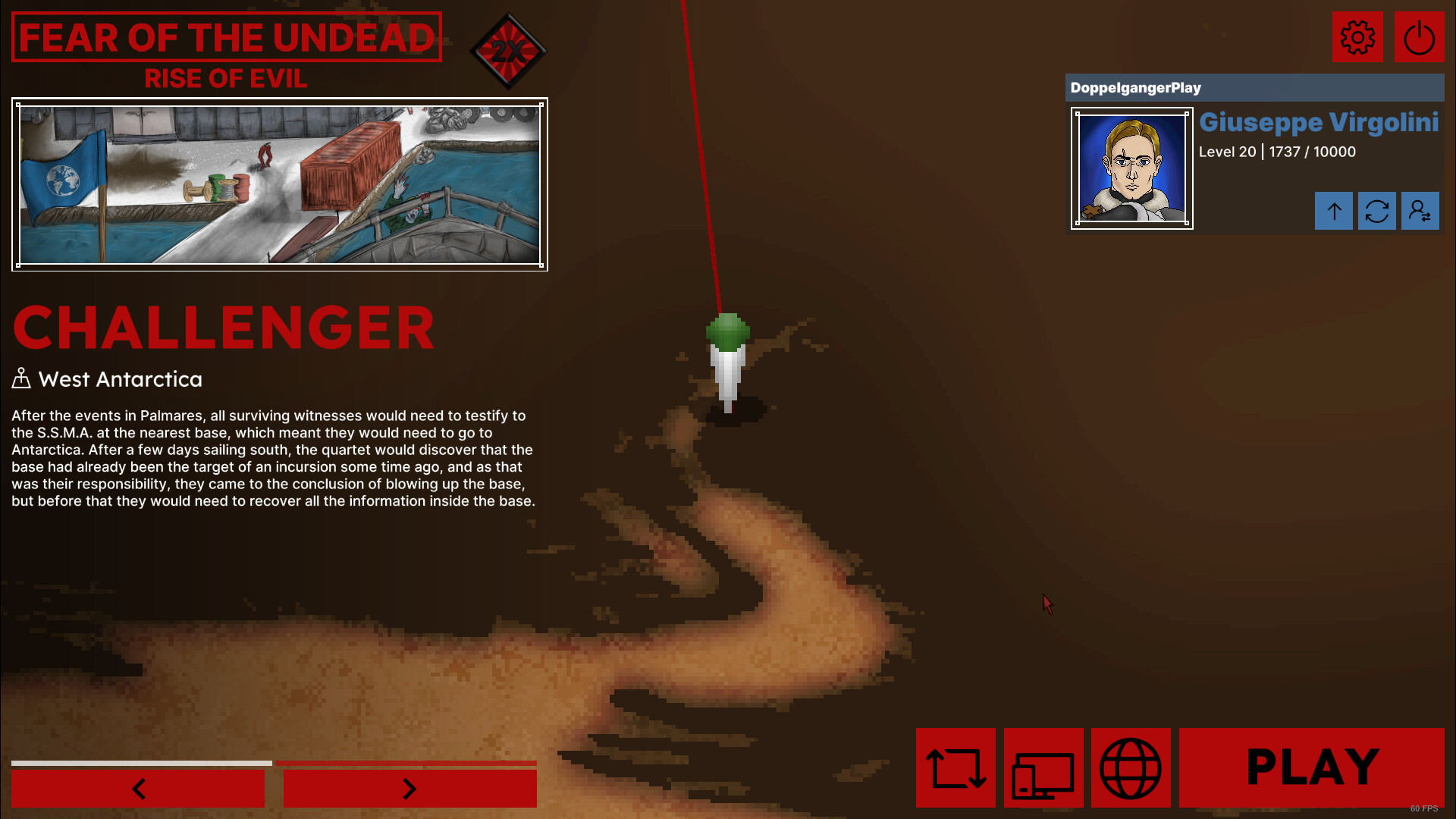Click the right arrow to next challenger
Screen dimensions: 1456x819
point(409,789)
